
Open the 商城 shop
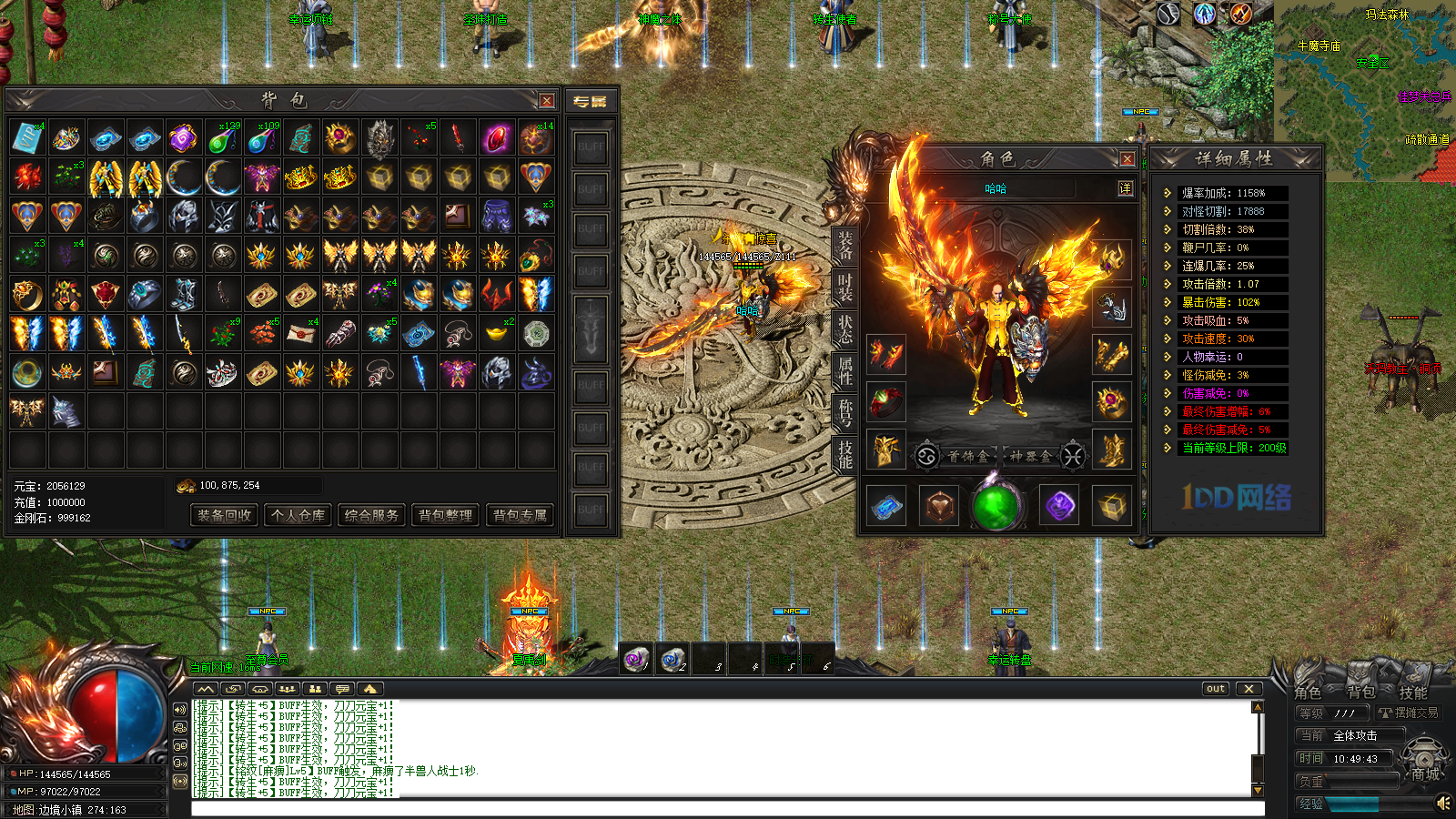tap(1425, 773)
